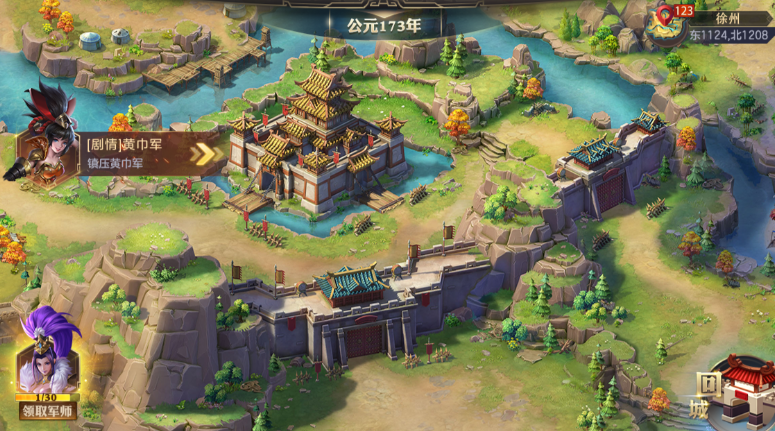Open the coordinates readout 东1124,北1208
The height and width of the screenshot is (431, 775).
pos(730,35)
